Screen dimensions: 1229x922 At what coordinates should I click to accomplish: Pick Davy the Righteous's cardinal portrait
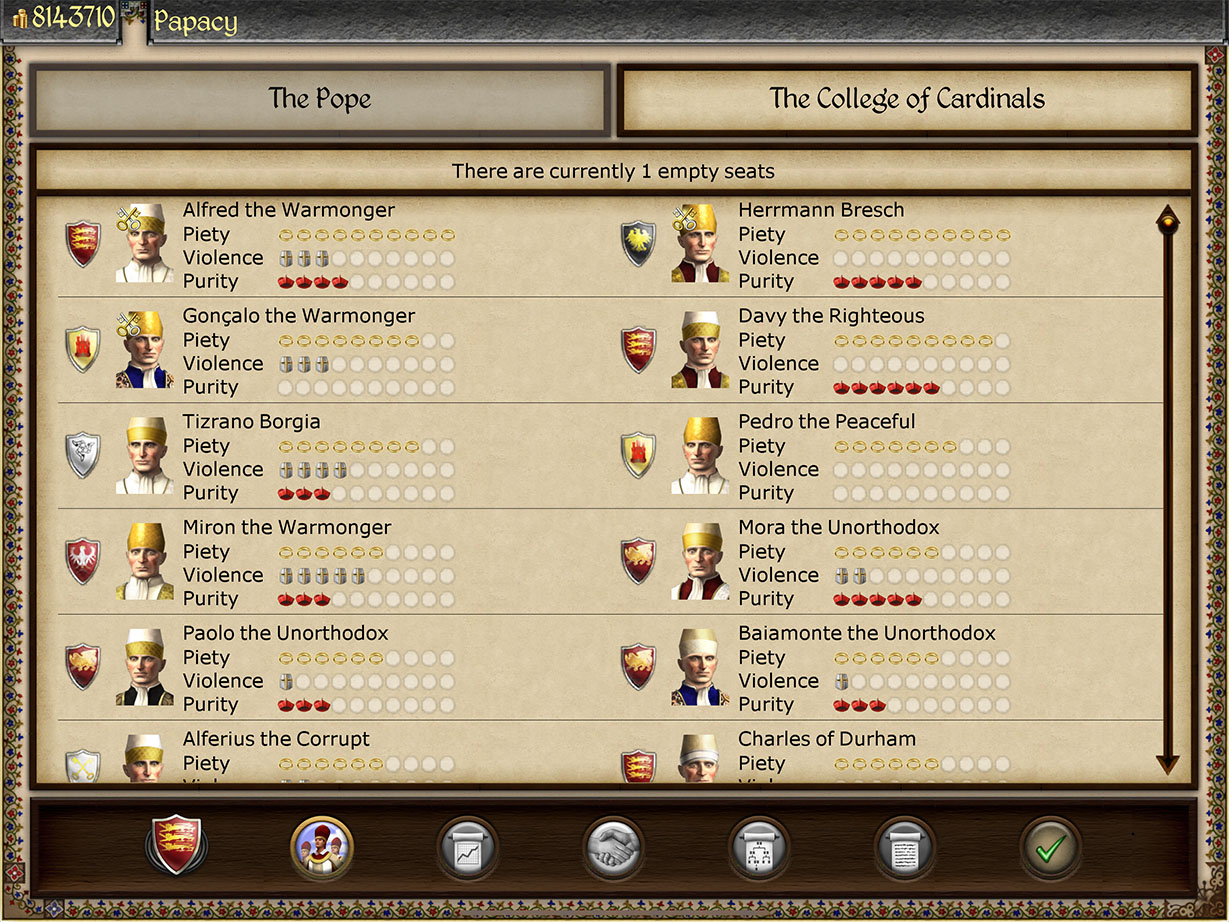tap(700, 350)
